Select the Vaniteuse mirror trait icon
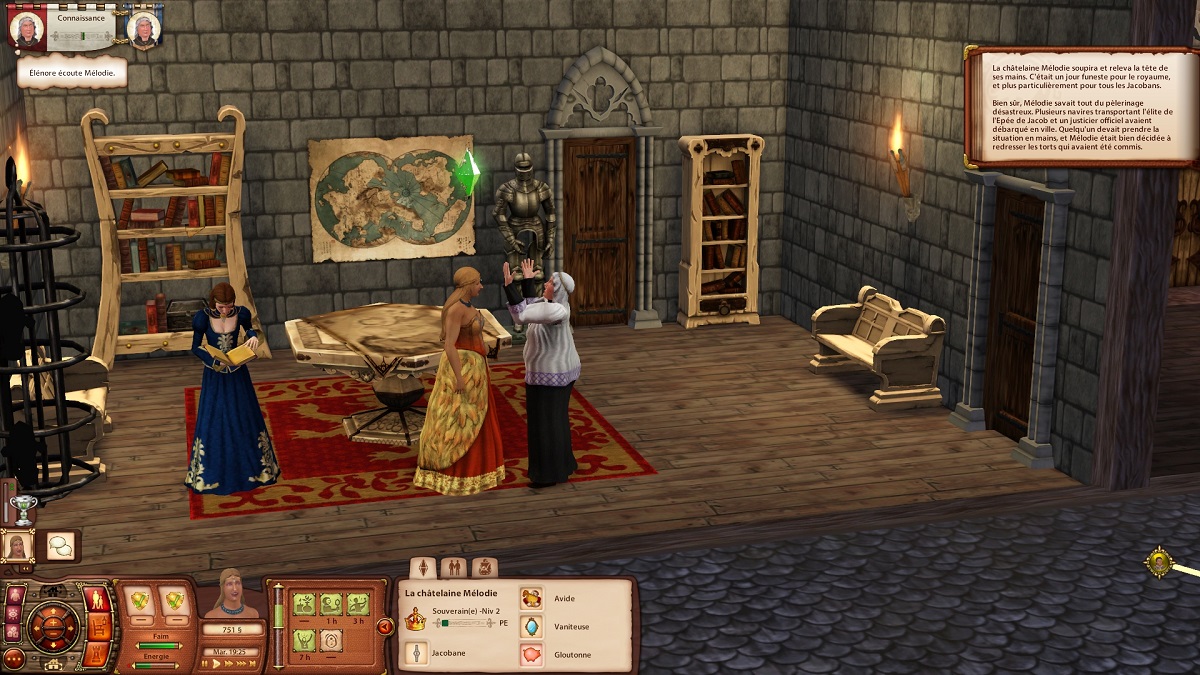Image resolution: width=1200 pixels, height=675 pixels. [x=531, y=627]
